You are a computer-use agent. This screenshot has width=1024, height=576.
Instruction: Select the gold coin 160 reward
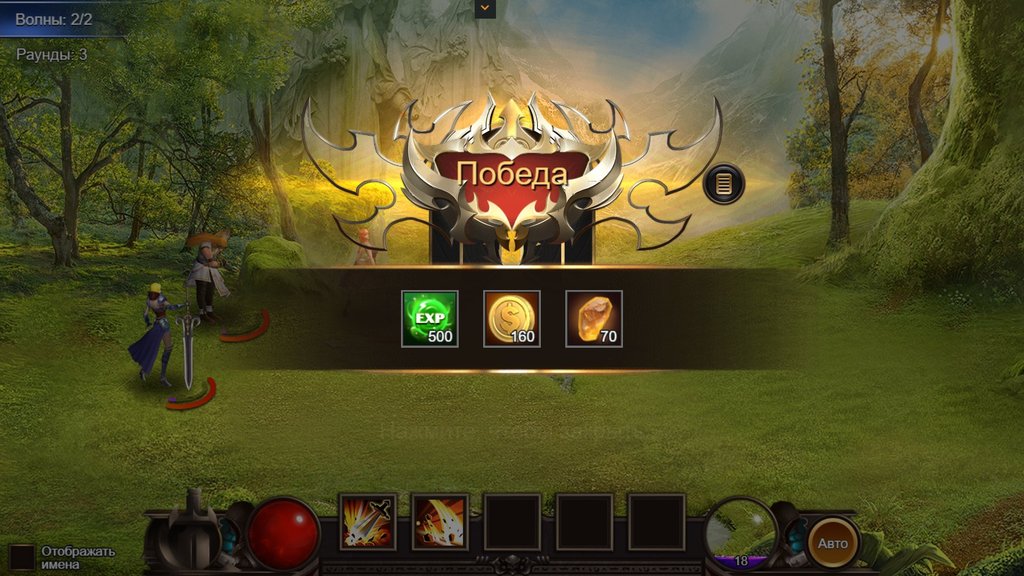(x=512, y=319)
